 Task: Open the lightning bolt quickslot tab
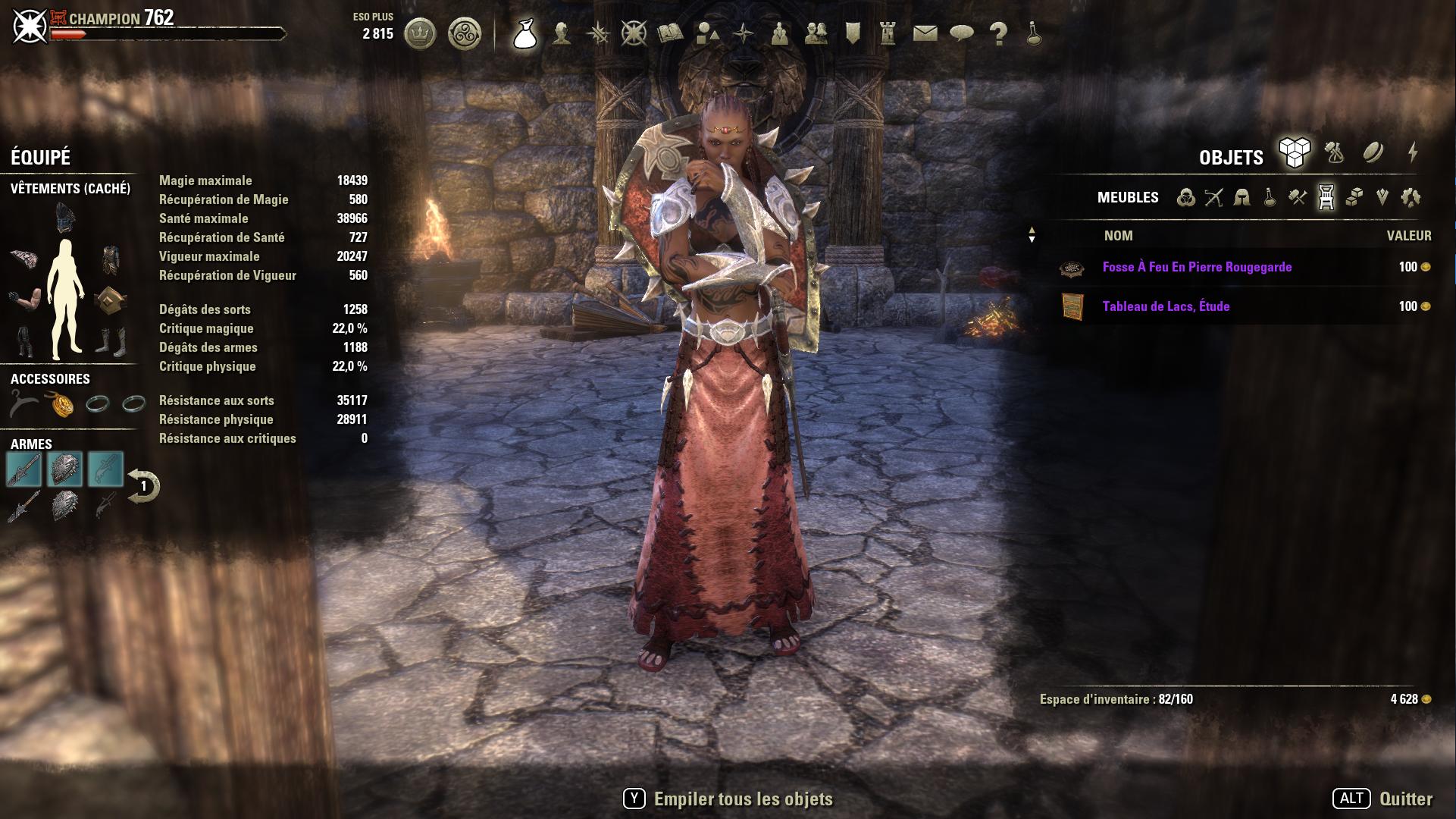1413,153
